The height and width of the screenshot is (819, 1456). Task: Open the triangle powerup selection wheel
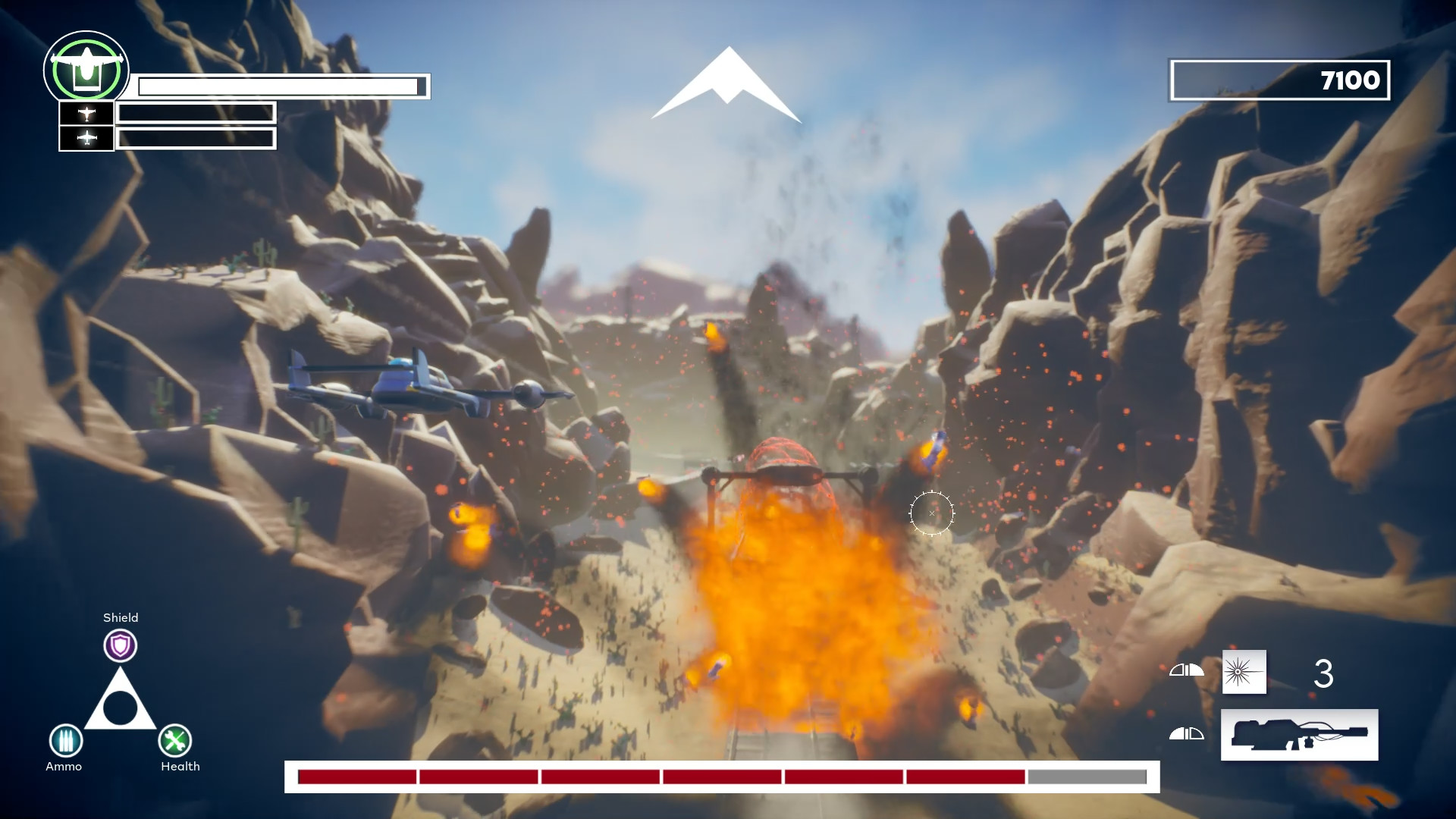click(x=120, y=709)
